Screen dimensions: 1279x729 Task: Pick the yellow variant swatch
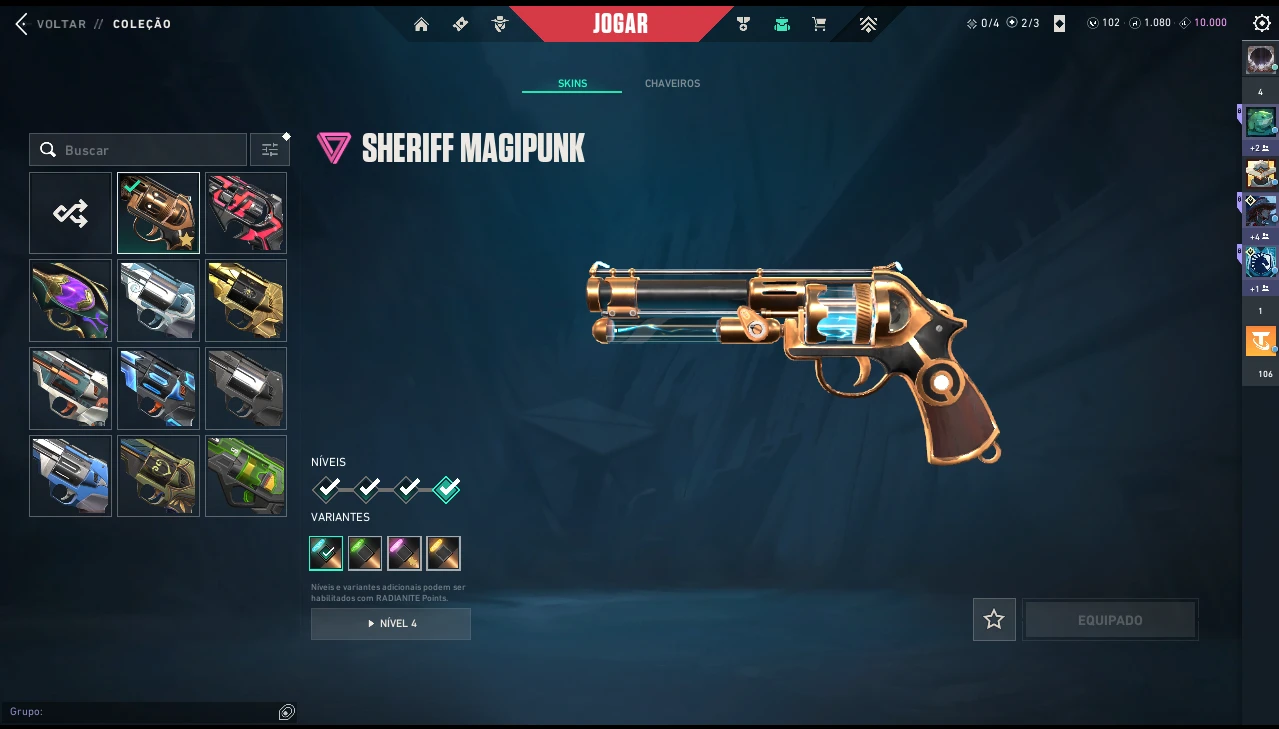(443, 553)
